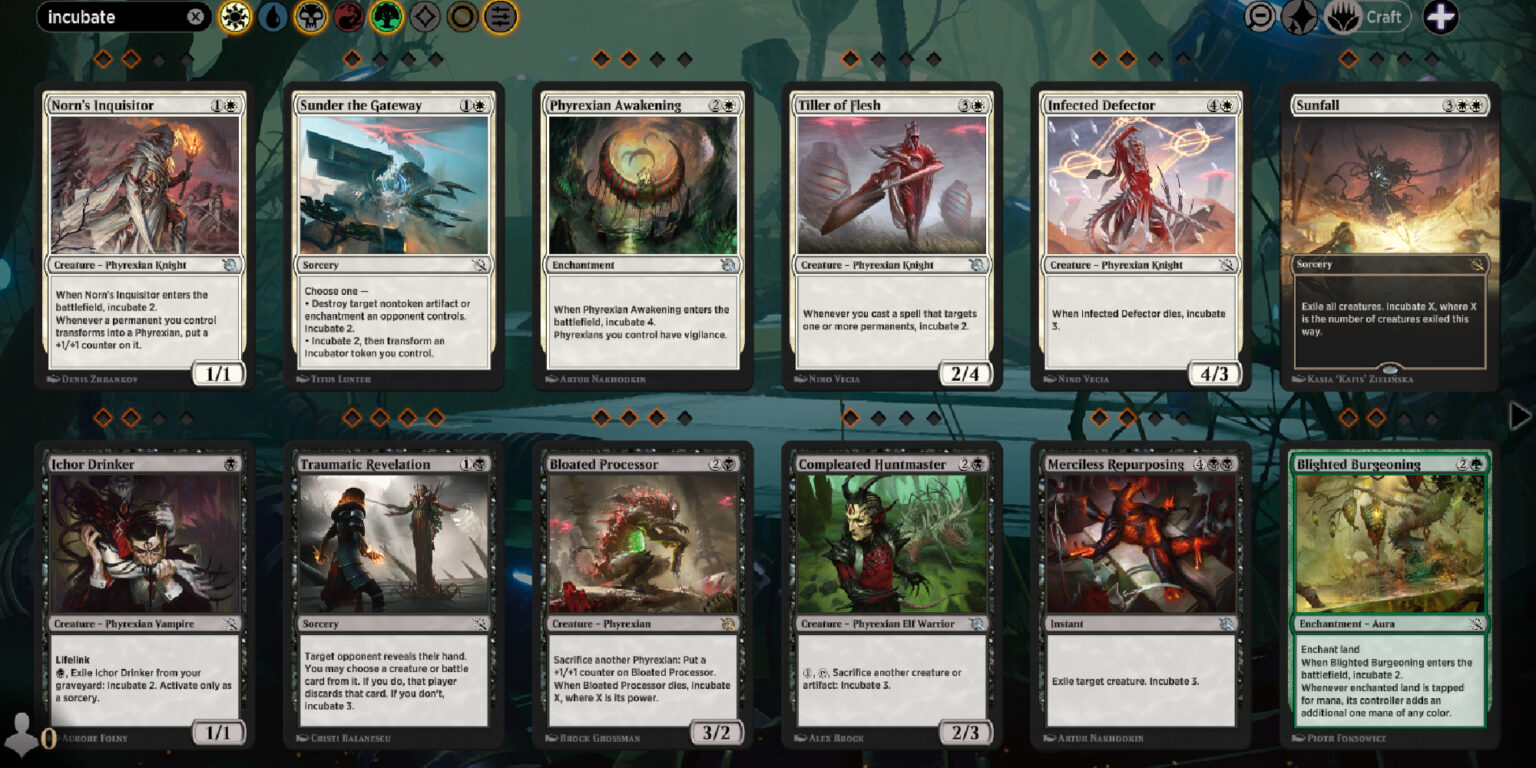The width and height of the screenshot is (1536, 768).
Task: Click the Planeswalker symbol beside Craft
Action: 1340,17
